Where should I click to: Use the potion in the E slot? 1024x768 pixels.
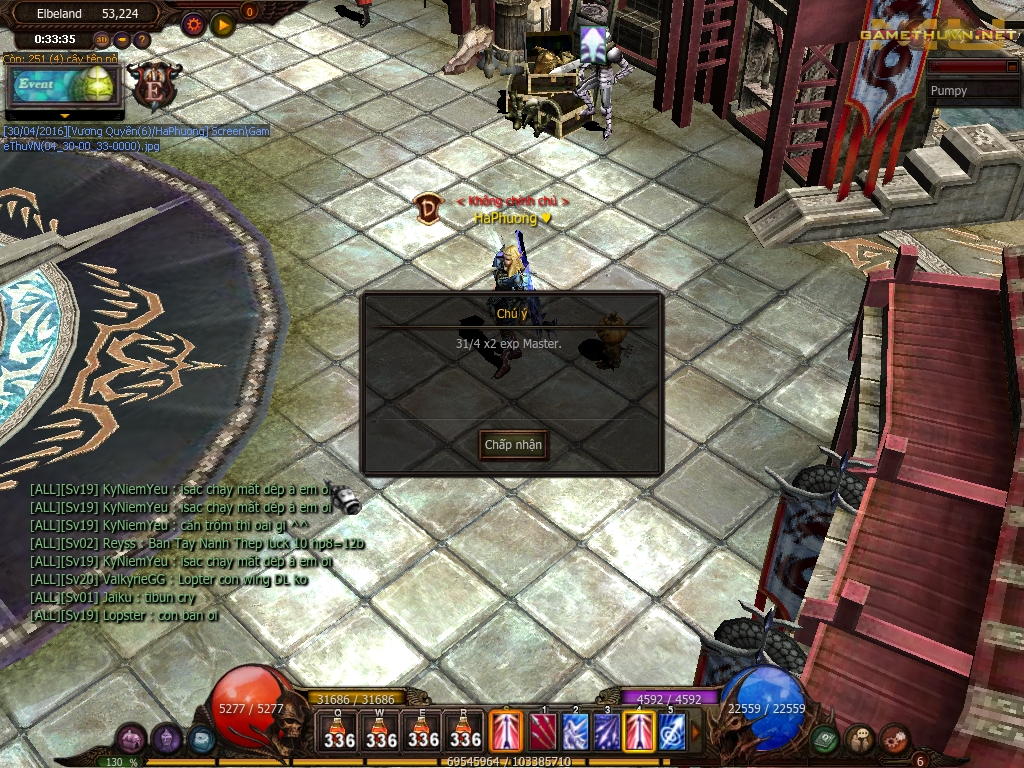tap(423, 730)
